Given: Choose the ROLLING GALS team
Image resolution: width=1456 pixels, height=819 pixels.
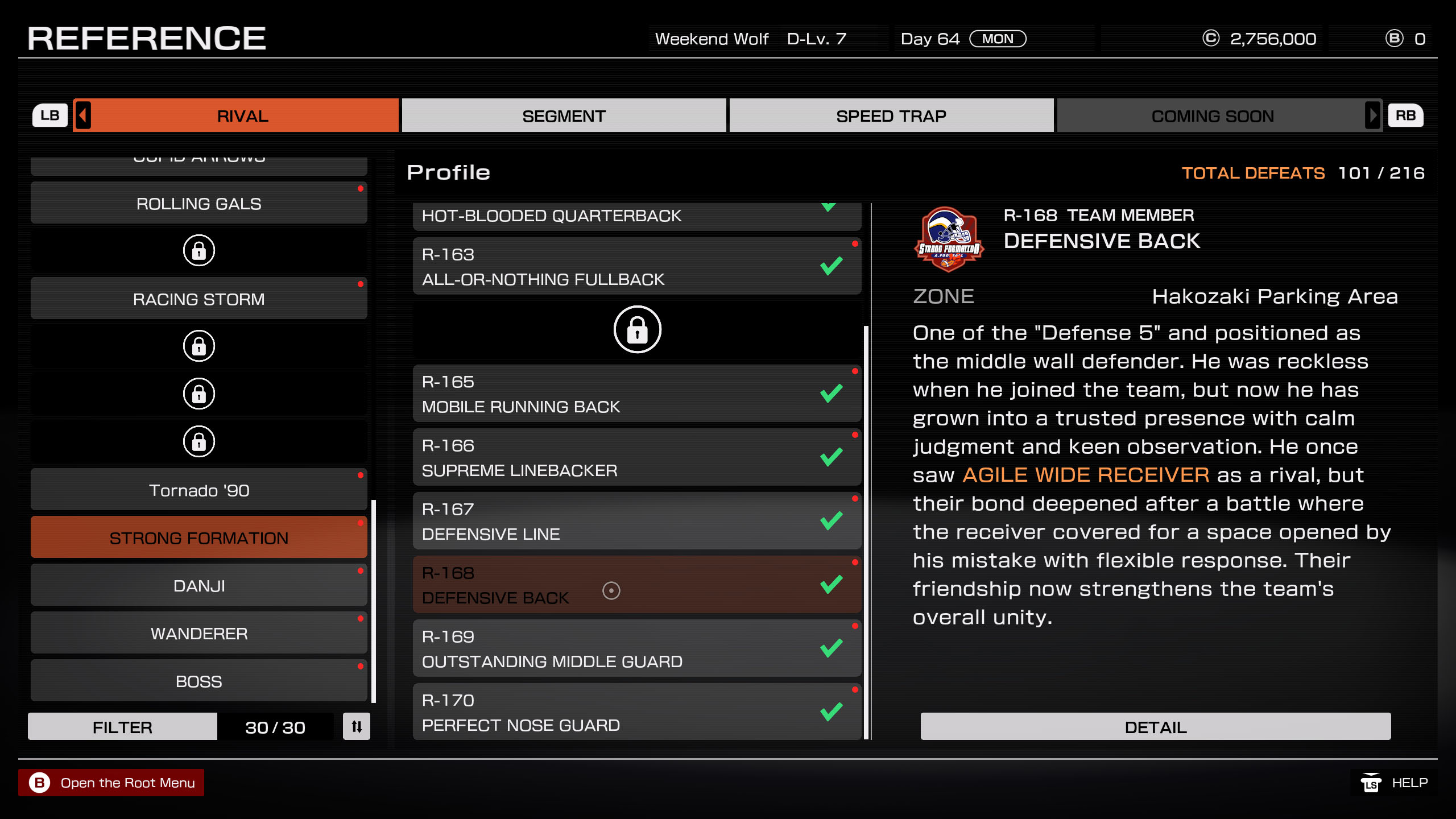Looking at the screenshot, I should tap(198, 204).
